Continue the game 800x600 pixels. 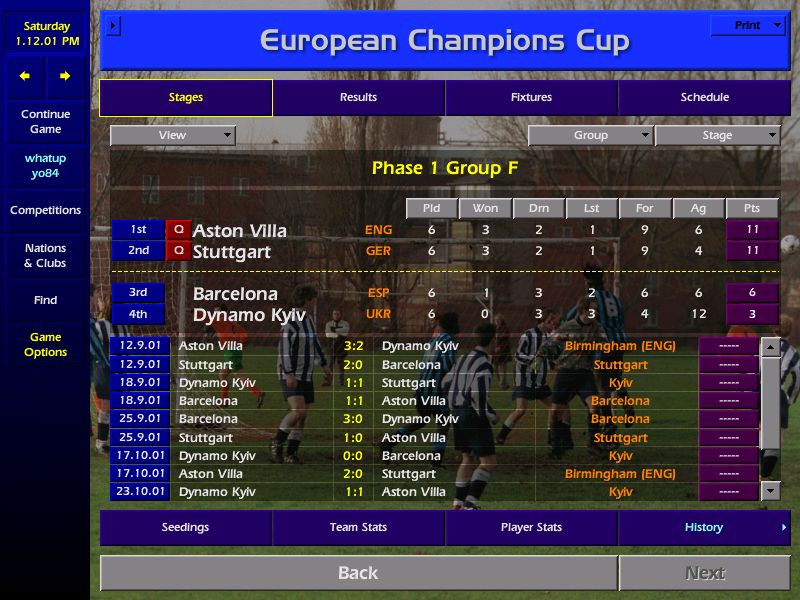point(45,121)
